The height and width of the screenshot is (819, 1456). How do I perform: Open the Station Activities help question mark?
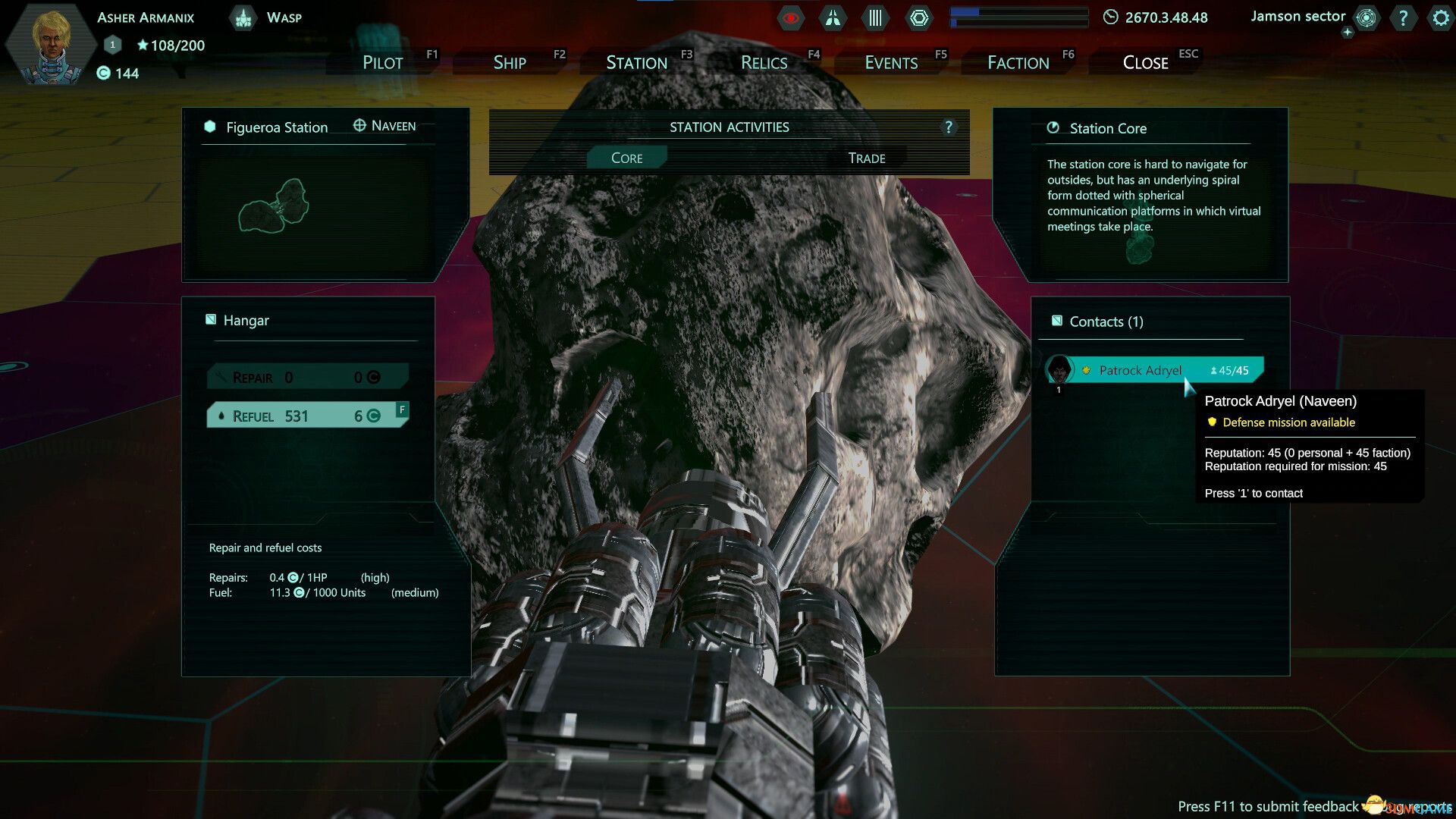pos(949,127)
